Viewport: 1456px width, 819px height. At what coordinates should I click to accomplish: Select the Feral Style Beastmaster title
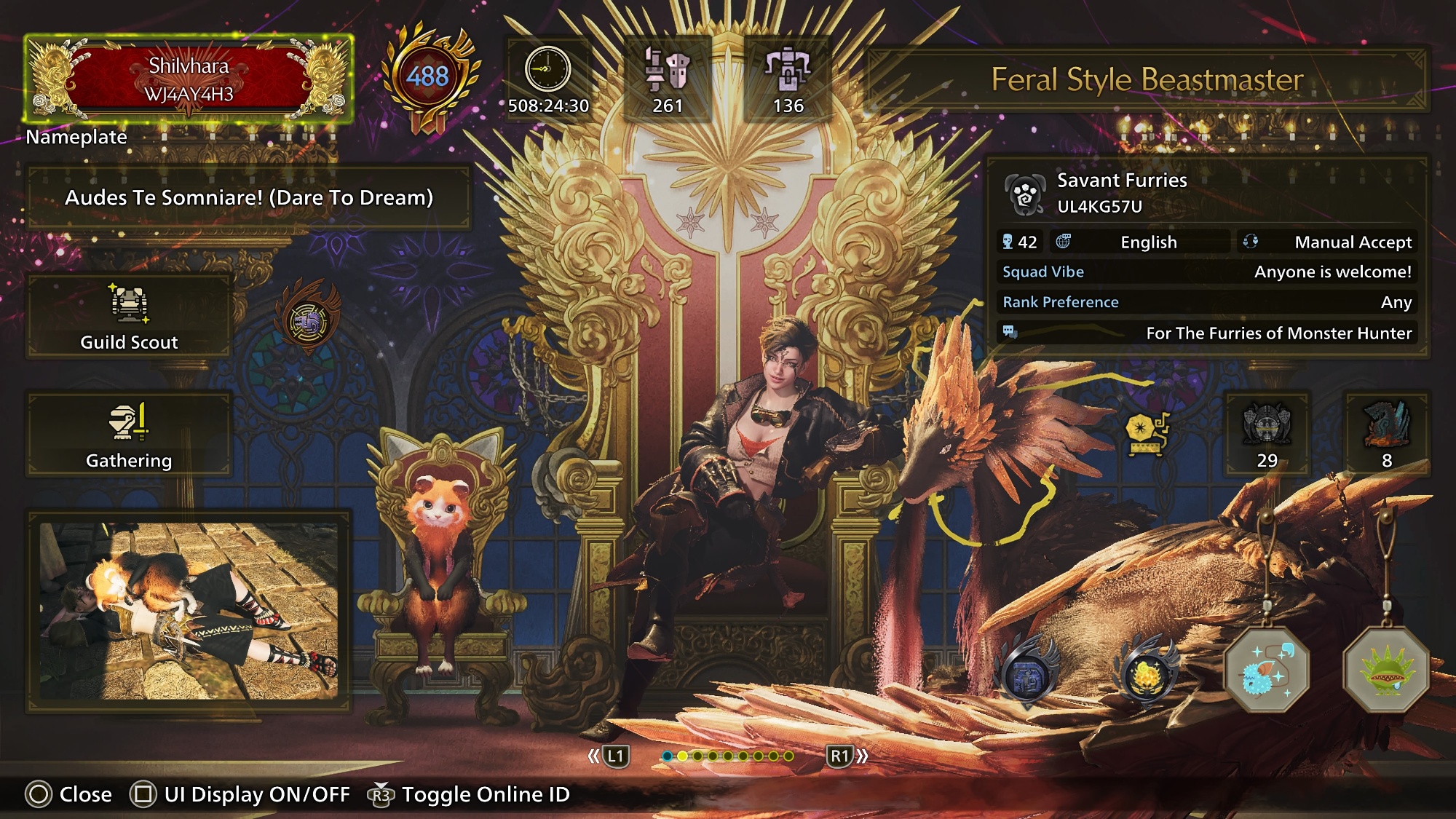pyautogui.click(x=1147, y=79)
